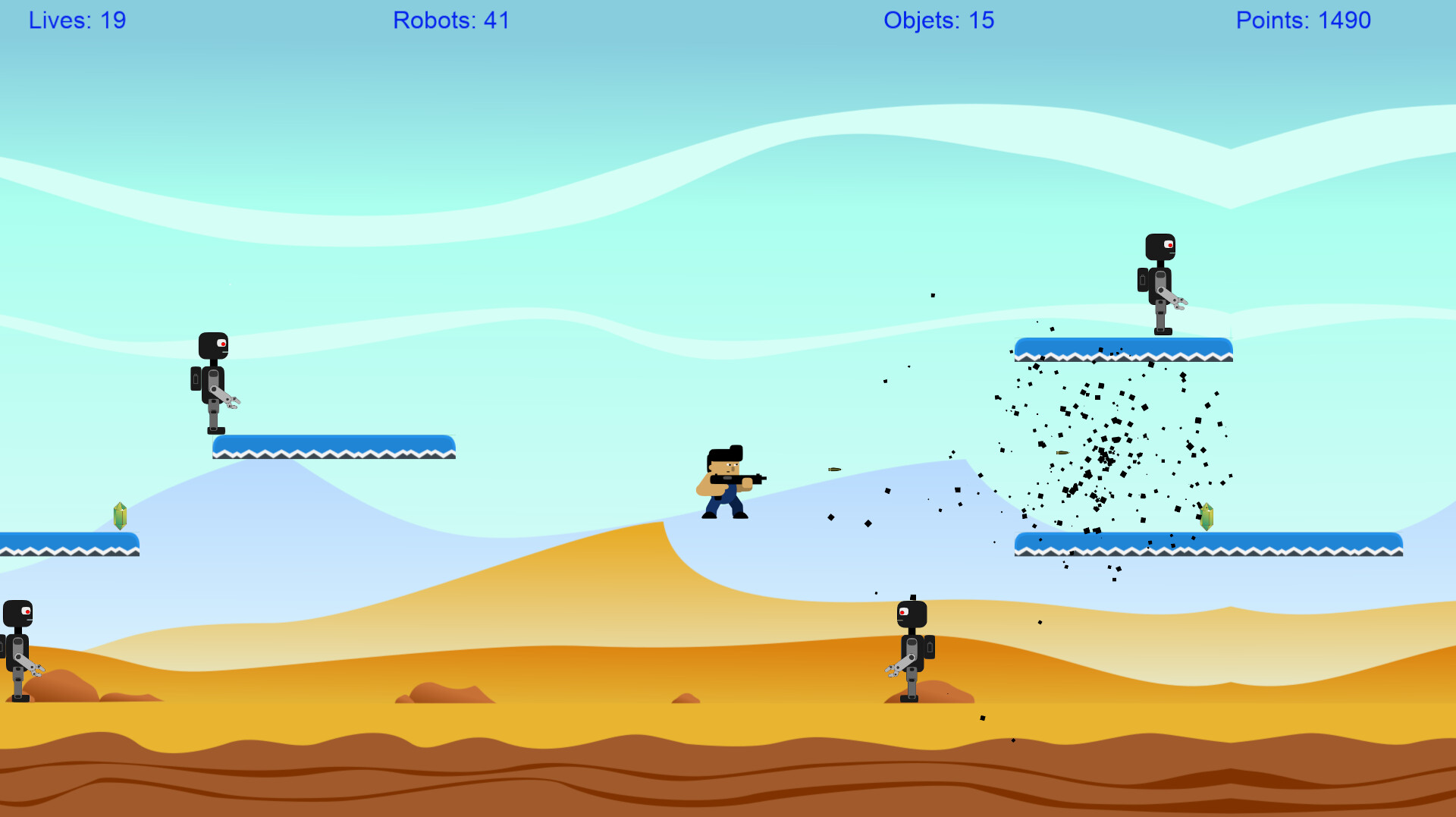Image resolution: width=1456 pixels, height=817 pixels.
Task: Select the Robots: 41 counter label
Action: pos(452,20)
